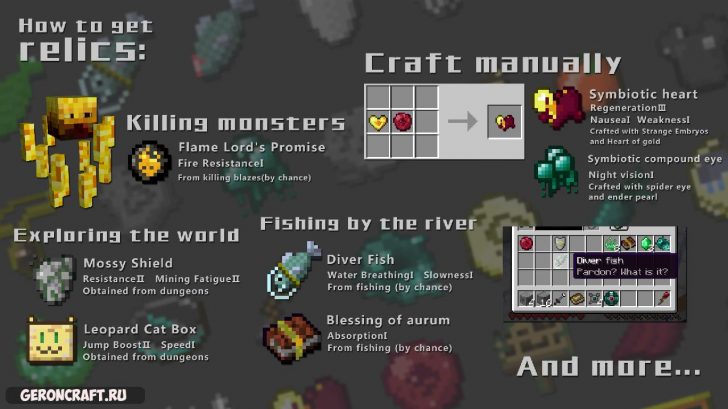Click the Mossy Shield inventory slot
Image resolution: width=728 pixels, height=409 pixels.
click(x=560, y=243)
